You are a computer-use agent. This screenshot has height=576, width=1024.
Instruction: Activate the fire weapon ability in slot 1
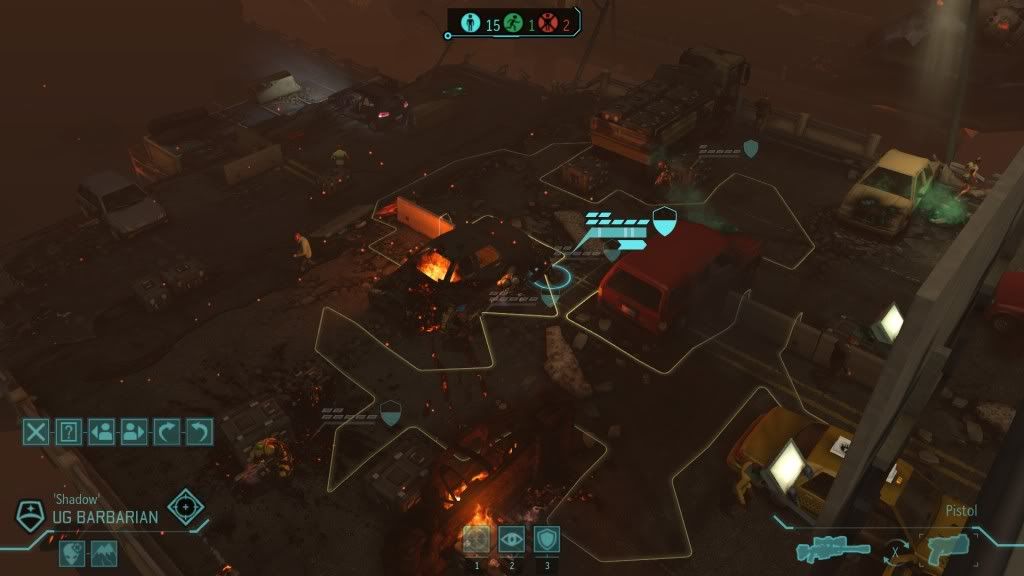point(477,540)
